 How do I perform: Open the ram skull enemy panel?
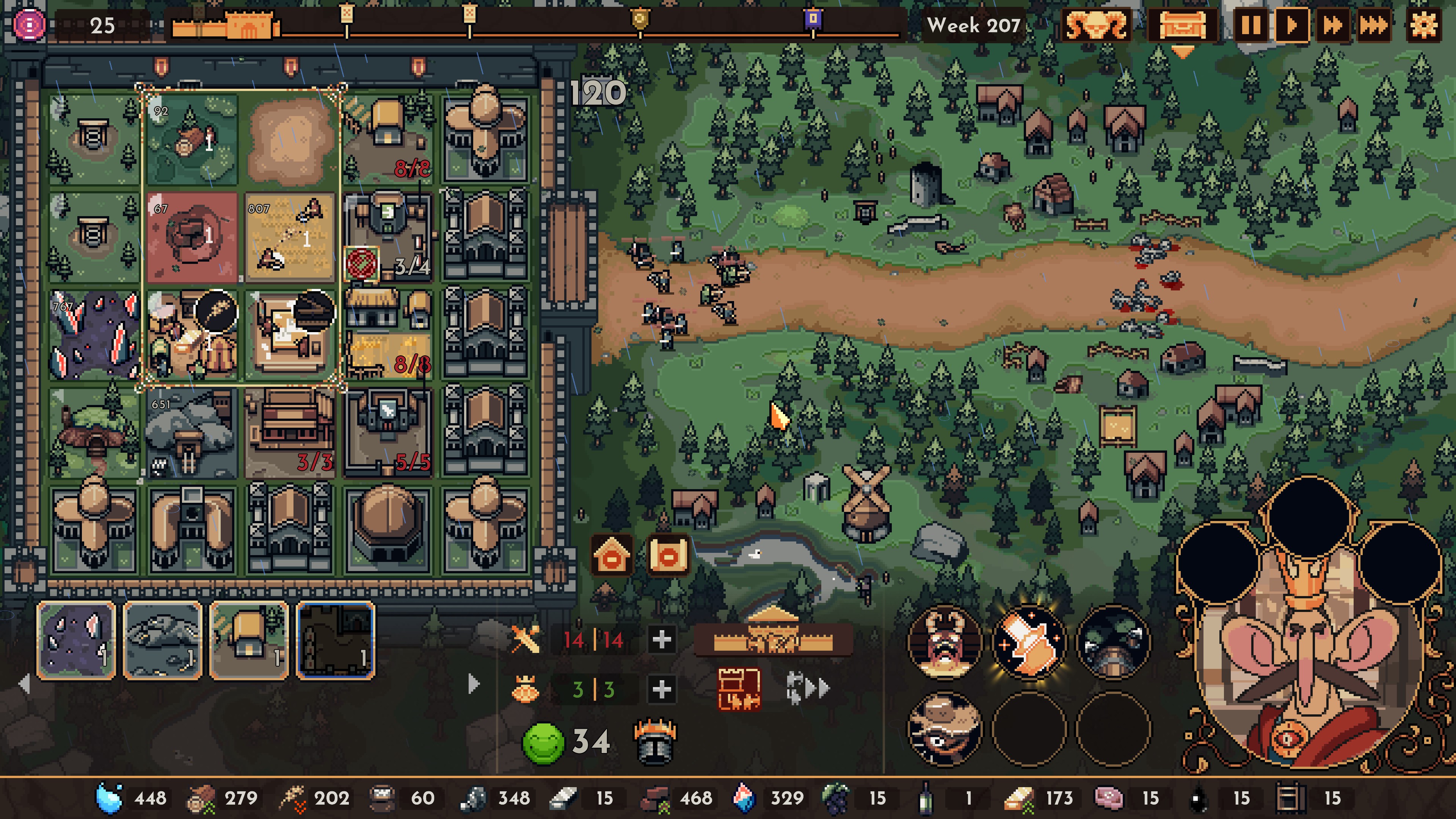(x=1096, y=25)
